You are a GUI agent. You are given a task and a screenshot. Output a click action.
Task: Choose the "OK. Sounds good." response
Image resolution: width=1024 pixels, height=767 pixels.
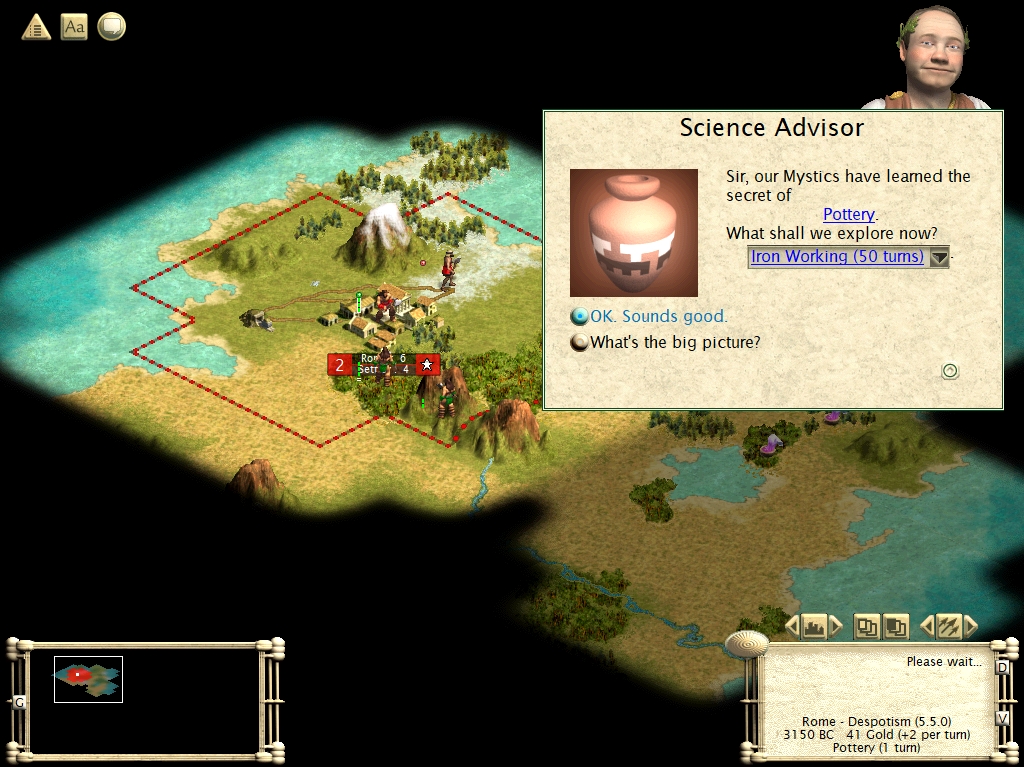click(x=658, y=317)
